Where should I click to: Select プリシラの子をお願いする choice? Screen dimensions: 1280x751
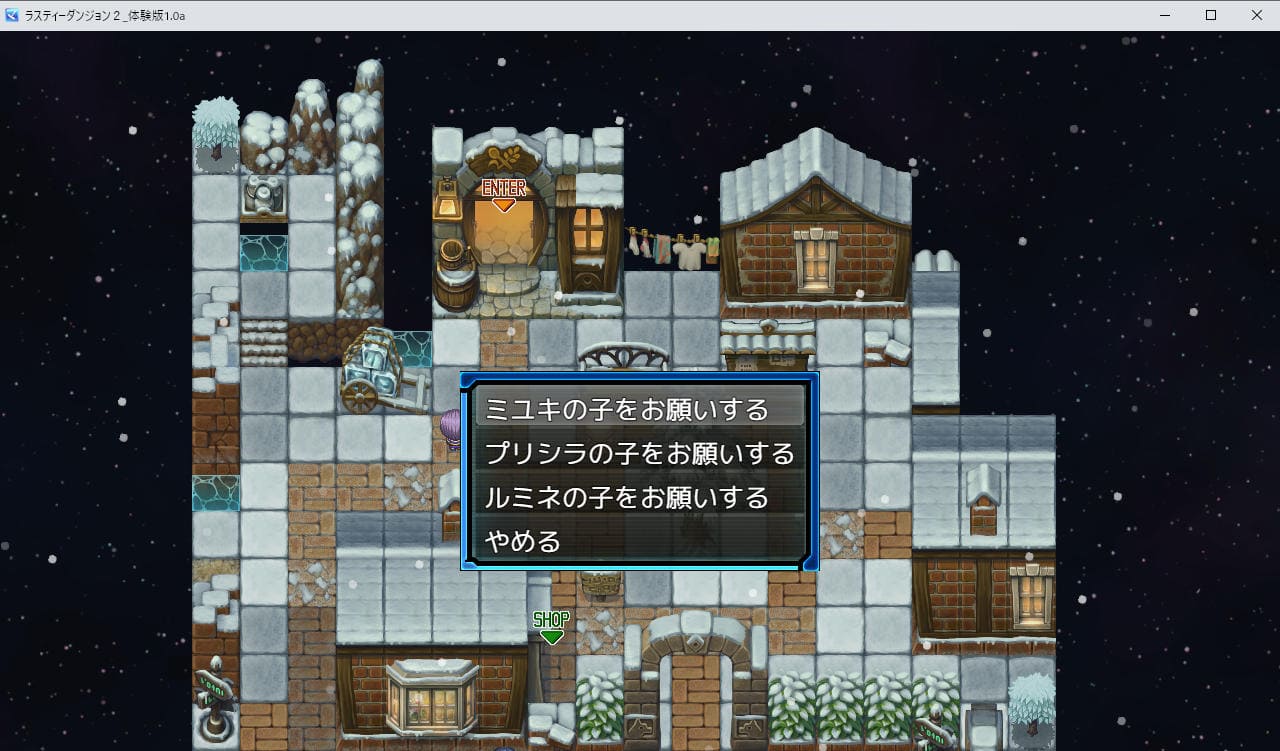click(x=639, y=454)
